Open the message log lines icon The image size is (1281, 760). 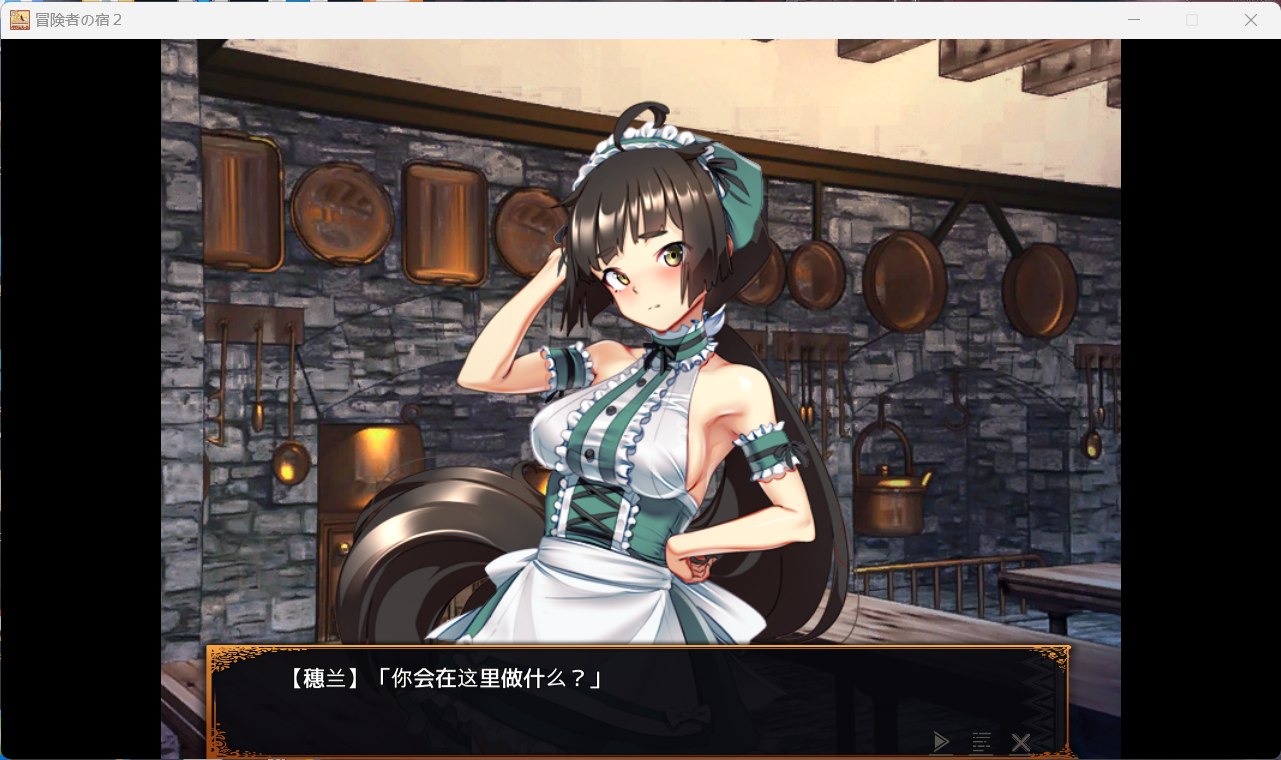pos(982,742)
